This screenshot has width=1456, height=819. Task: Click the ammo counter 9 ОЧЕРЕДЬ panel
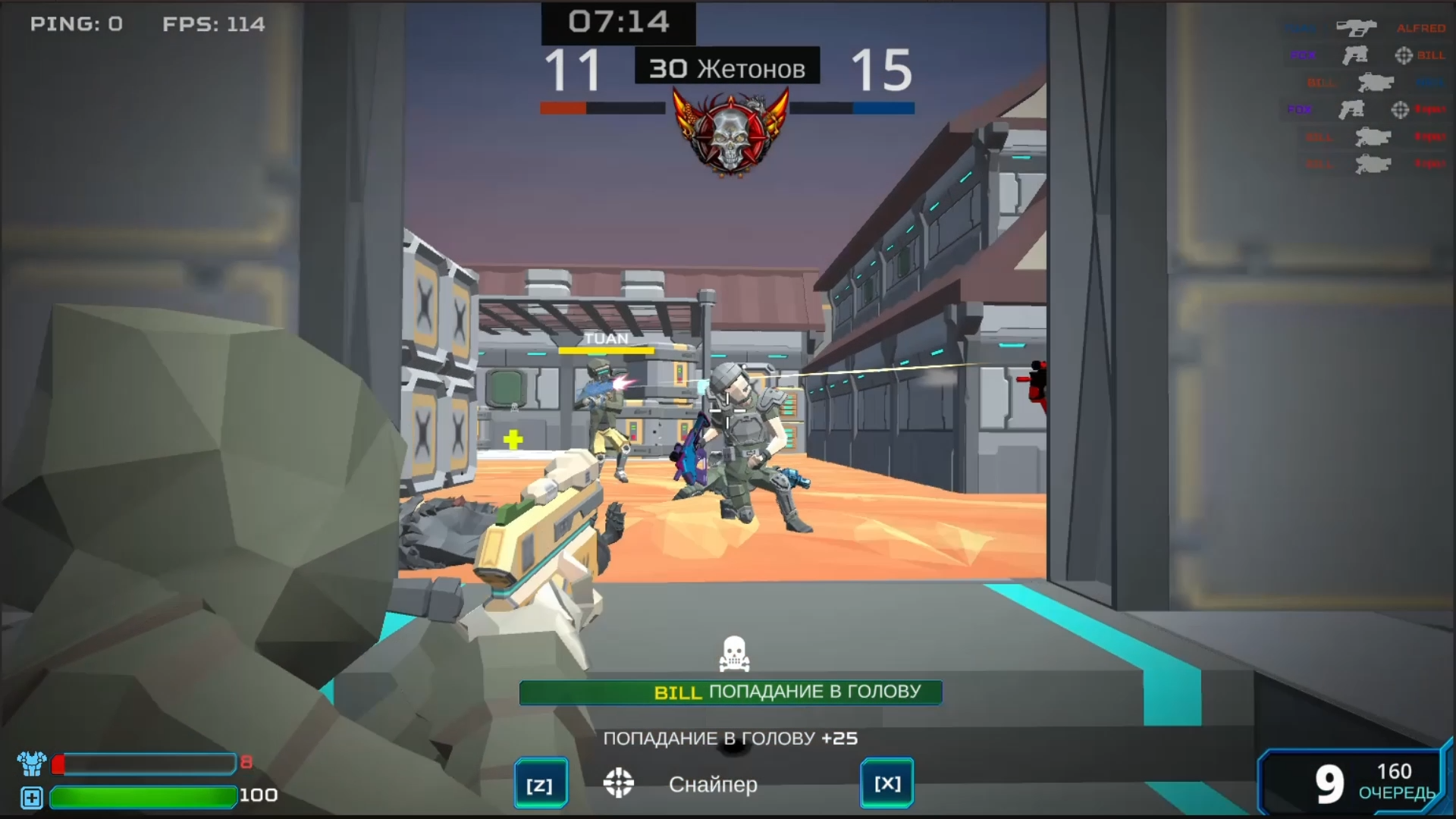[x=1355, y=783]
